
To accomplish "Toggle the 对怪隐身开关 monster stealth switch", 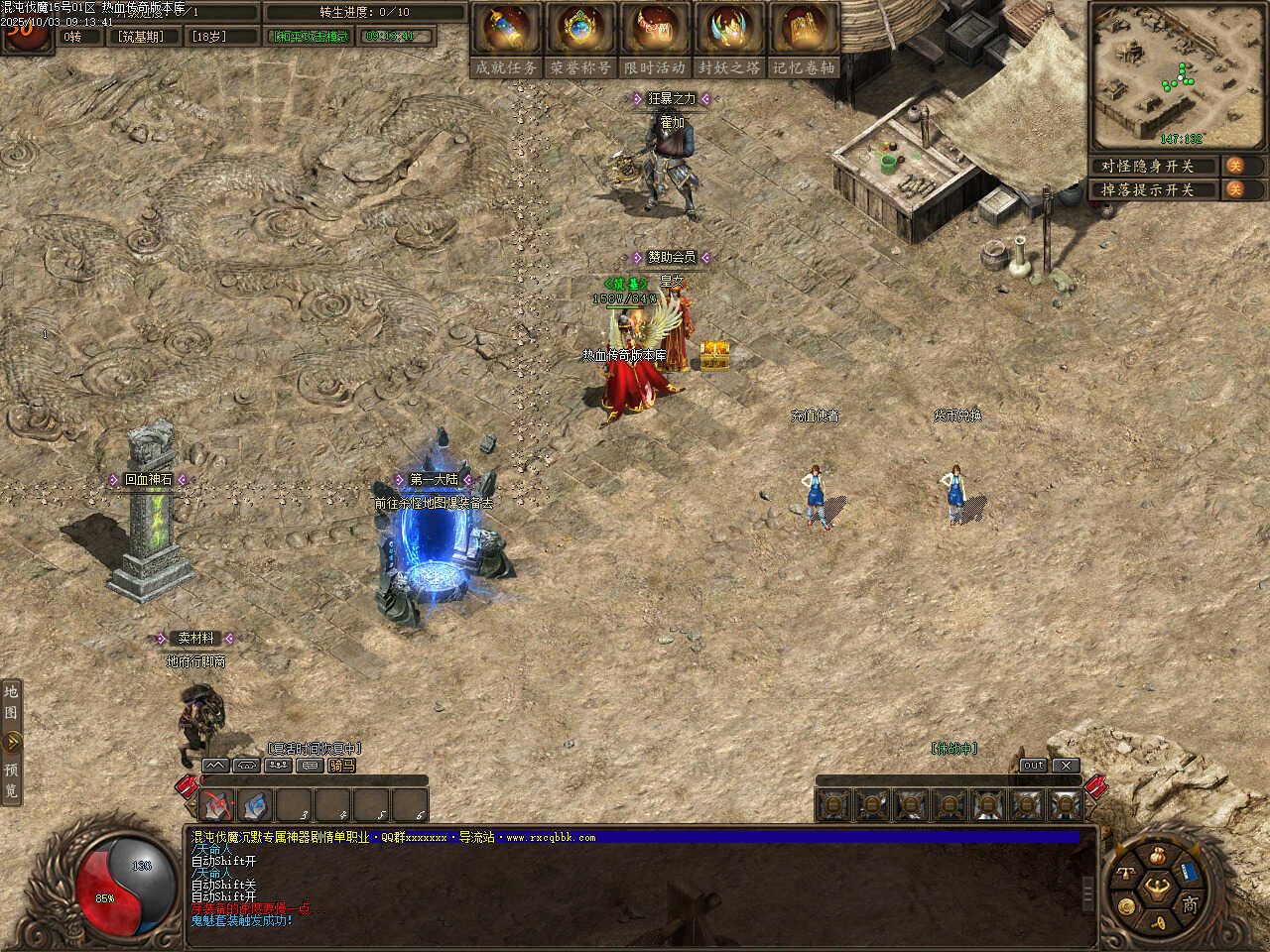I will 1235,166.
